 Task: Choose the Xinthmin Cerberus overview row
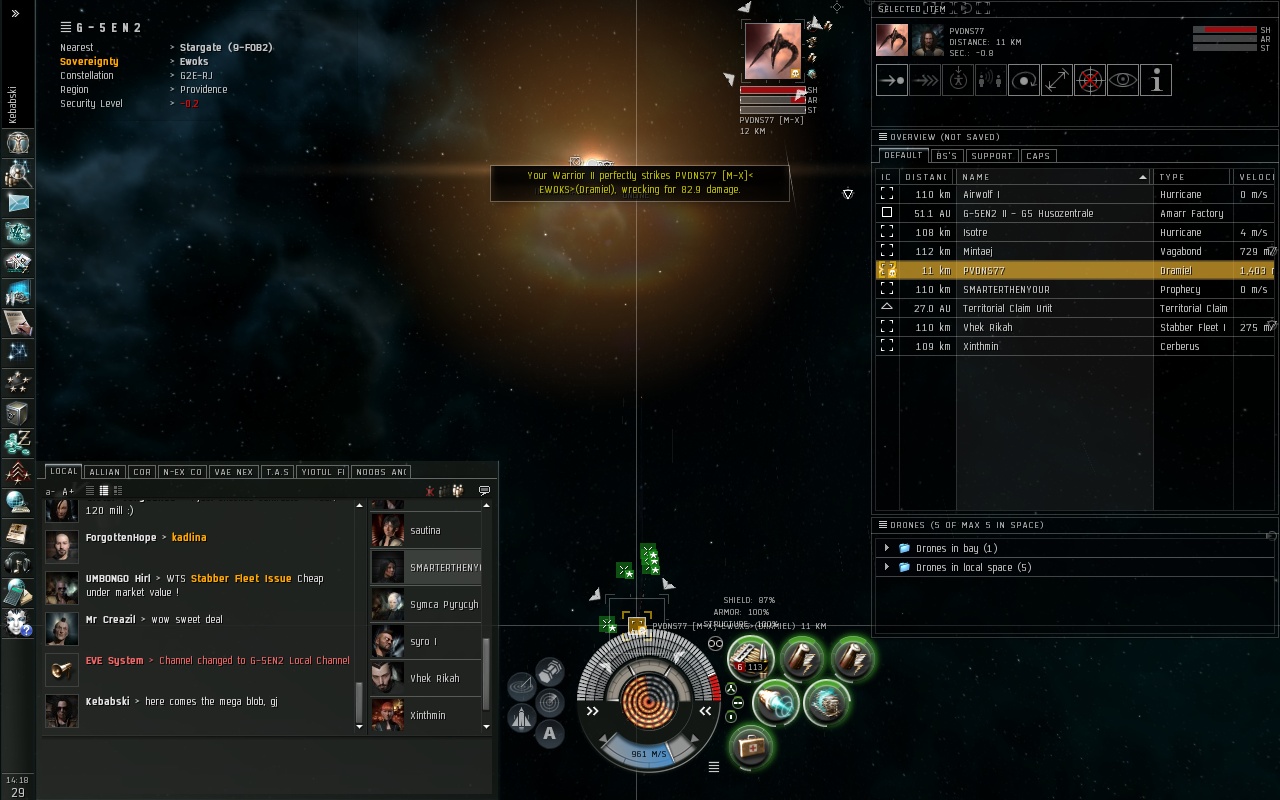pyautogui.click(x=1050, y=347)
